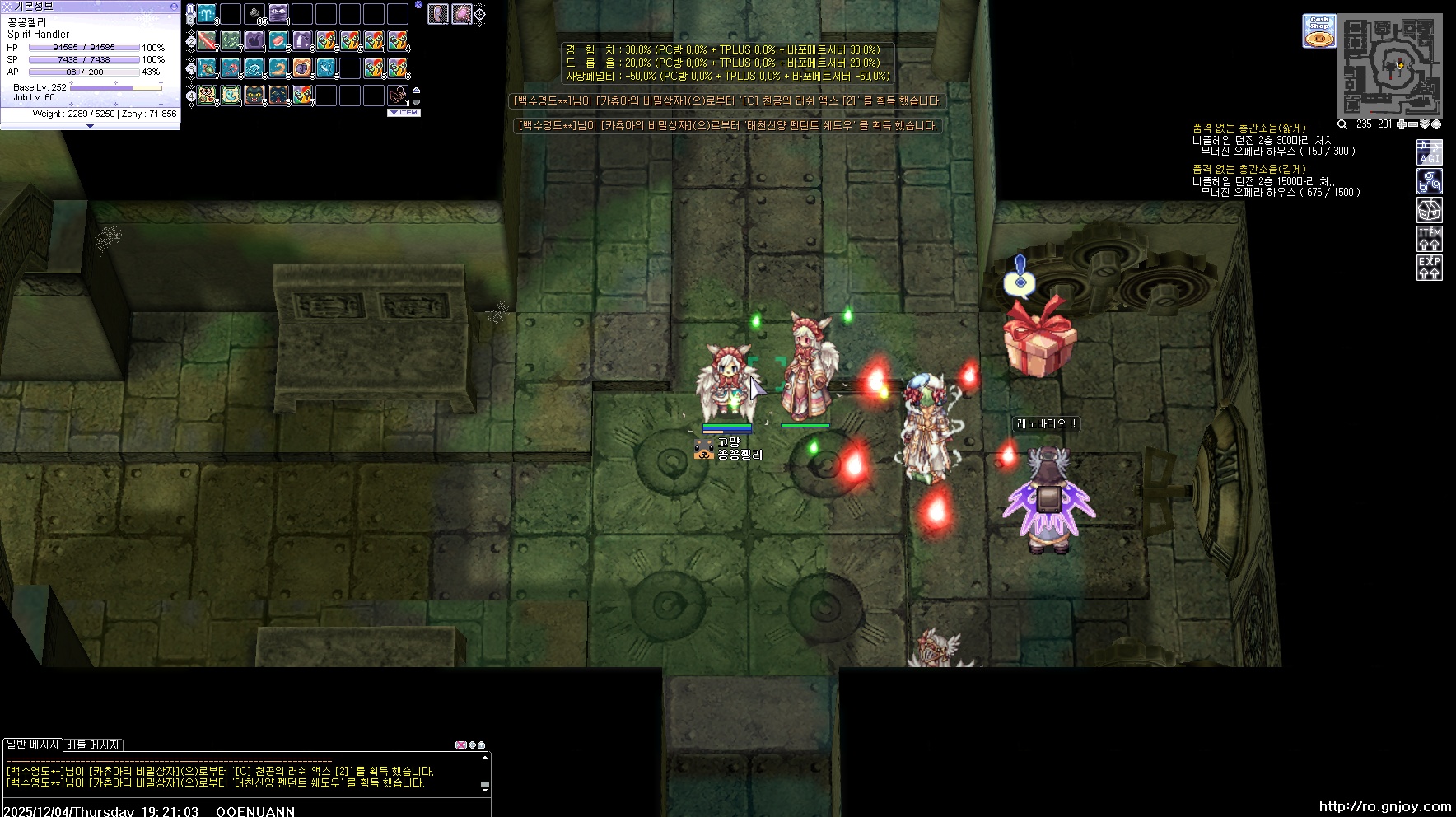Activate the sushi skill icon
The width and height of the screenshot is (1456, 817).
(278, 40)
